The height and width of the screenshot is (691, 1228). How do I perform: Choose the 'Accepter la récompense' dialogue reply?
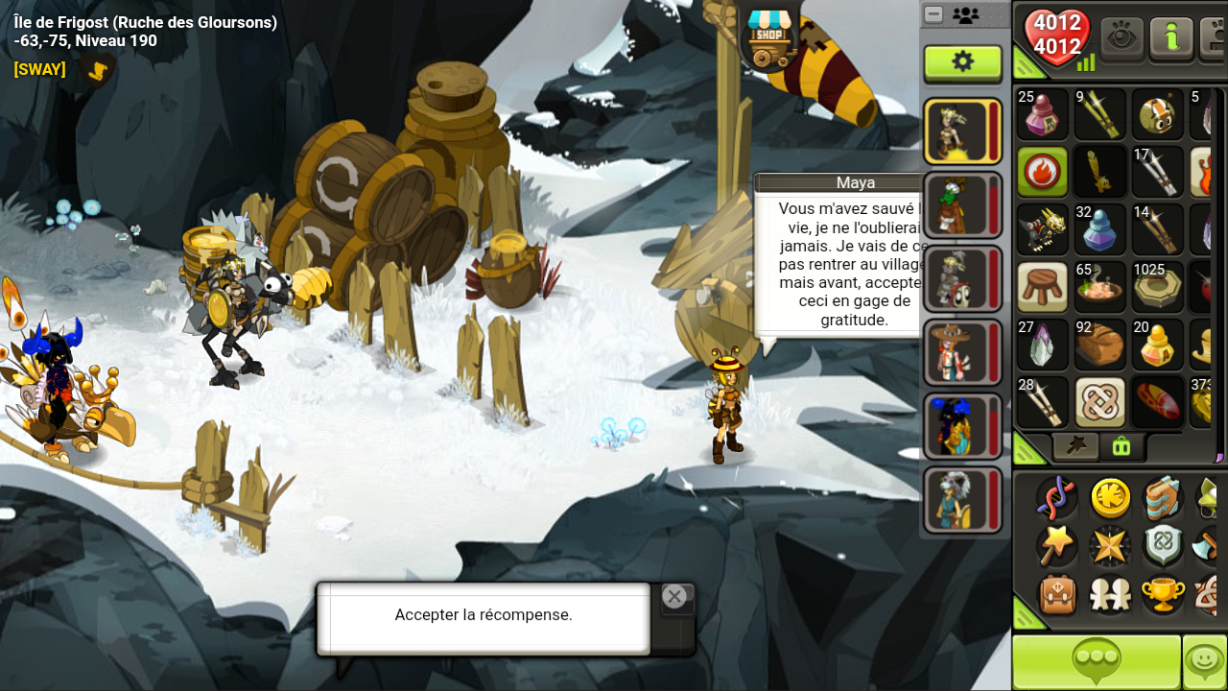[484, 615]
